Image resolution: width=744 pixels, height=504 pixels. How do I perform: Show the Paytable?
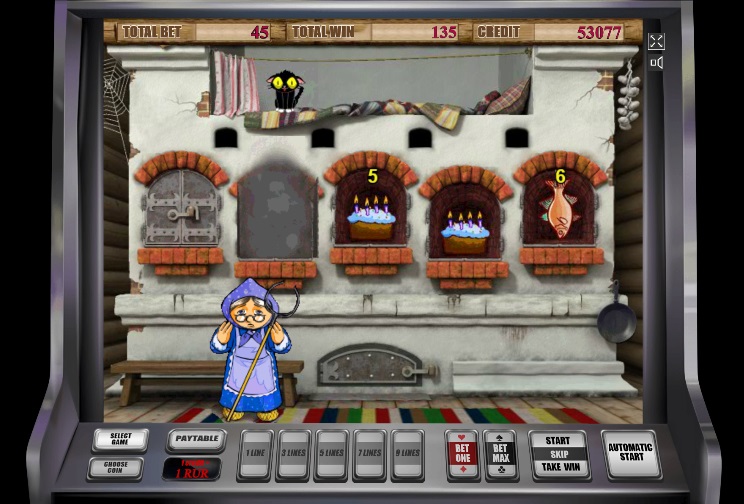[x=195, y=439]
